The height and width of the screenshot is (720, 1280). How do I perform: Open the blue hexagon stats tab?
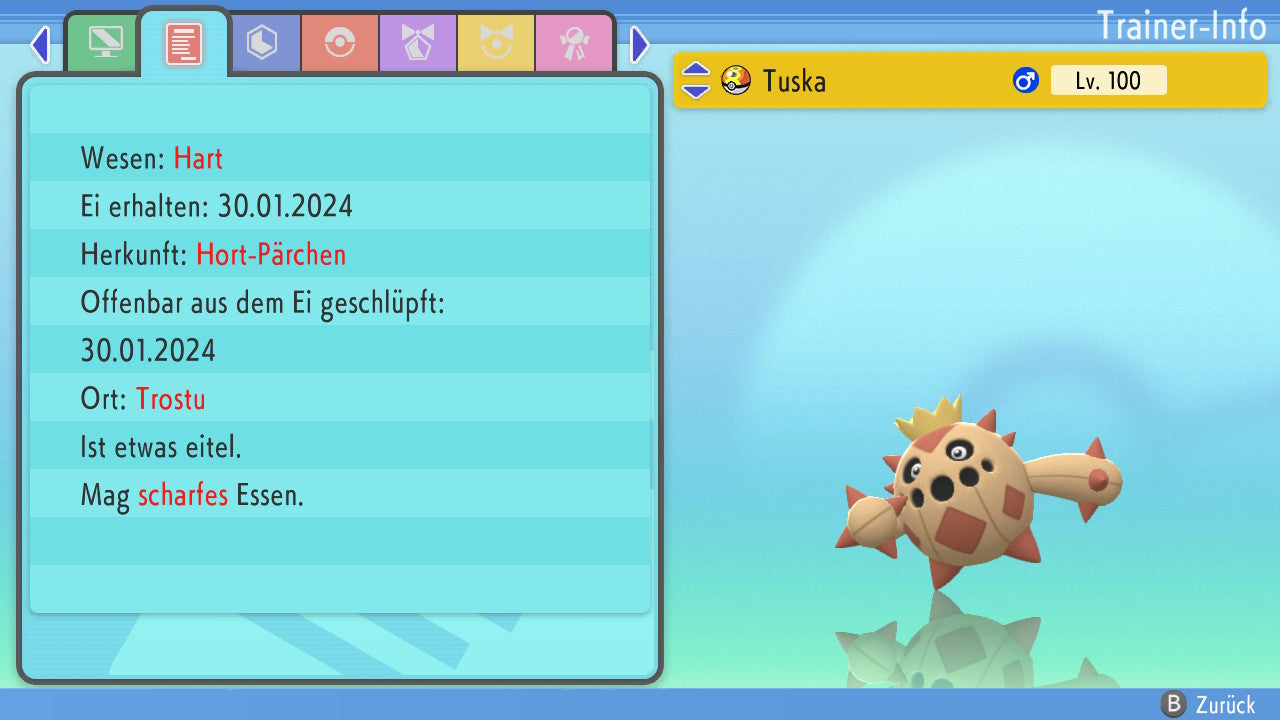262,43
